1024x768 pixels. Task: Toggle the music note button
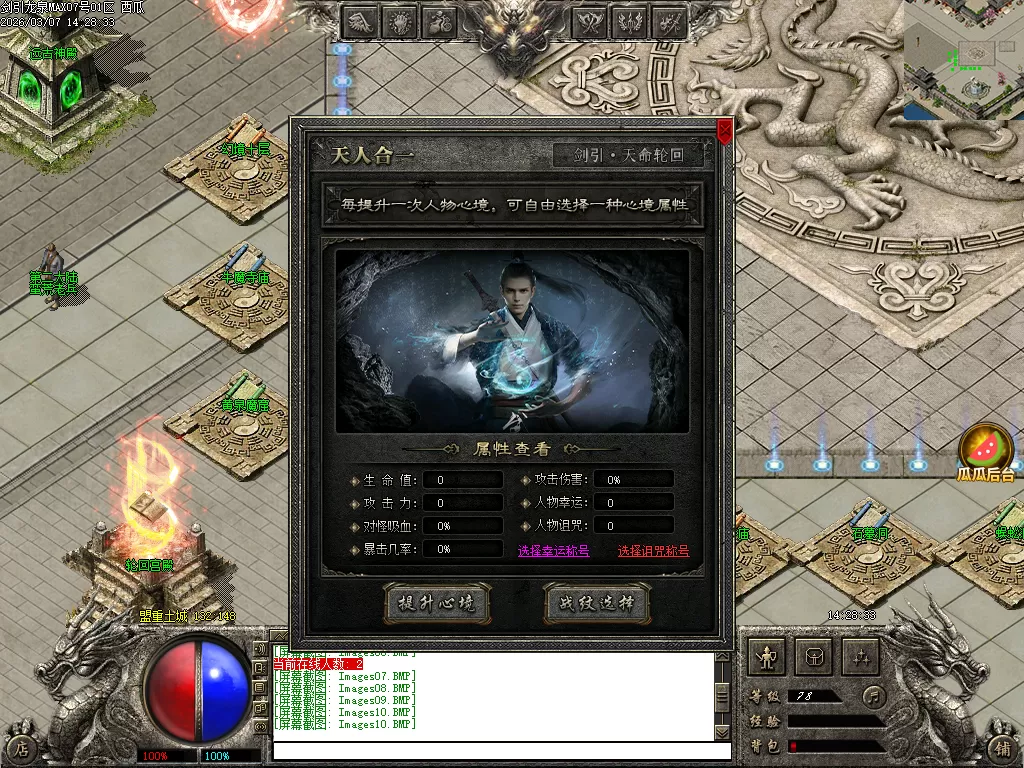click(x=875, y=694)
